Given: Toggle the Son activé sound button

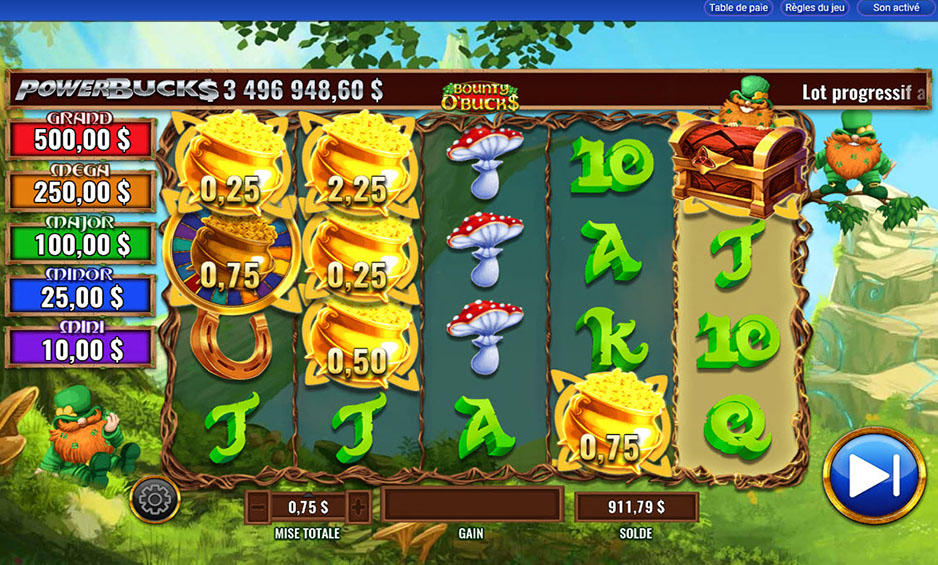Looking at the screenshot, I should (x=895, y=8).
